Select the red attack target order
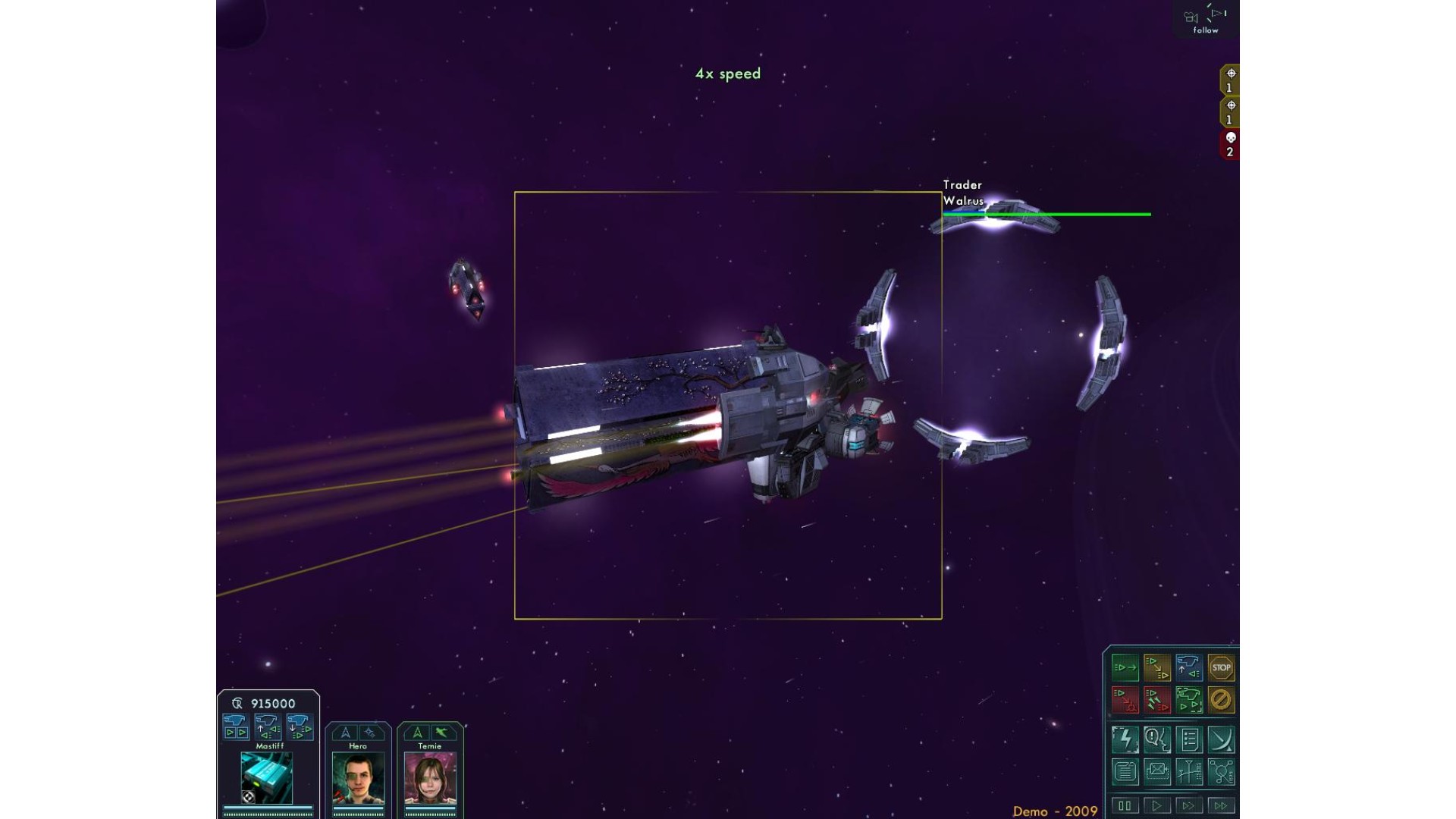 pyautogui.click(x=1125, y=700)
